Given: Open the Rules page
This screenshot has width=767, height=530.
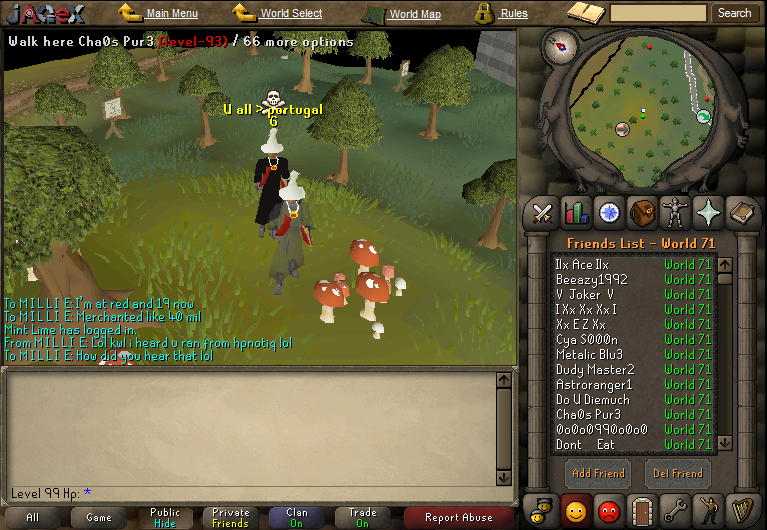Looking at the screenshot, I should pyautogui.click(x=514, y=14).
